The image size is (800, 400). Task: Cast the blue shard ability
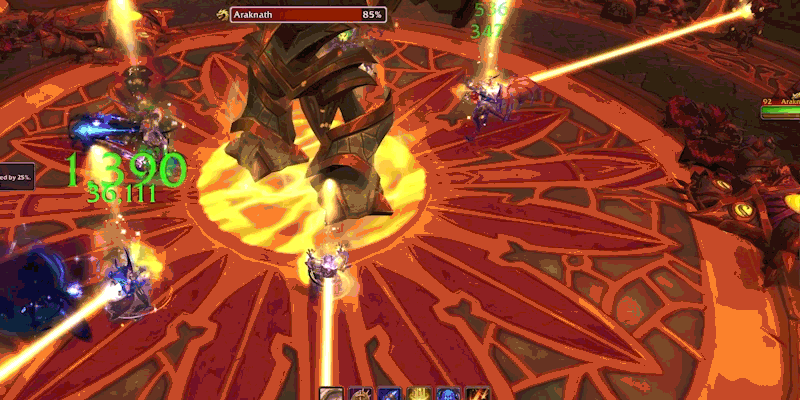pyautogui.click(x=389, y=394)
